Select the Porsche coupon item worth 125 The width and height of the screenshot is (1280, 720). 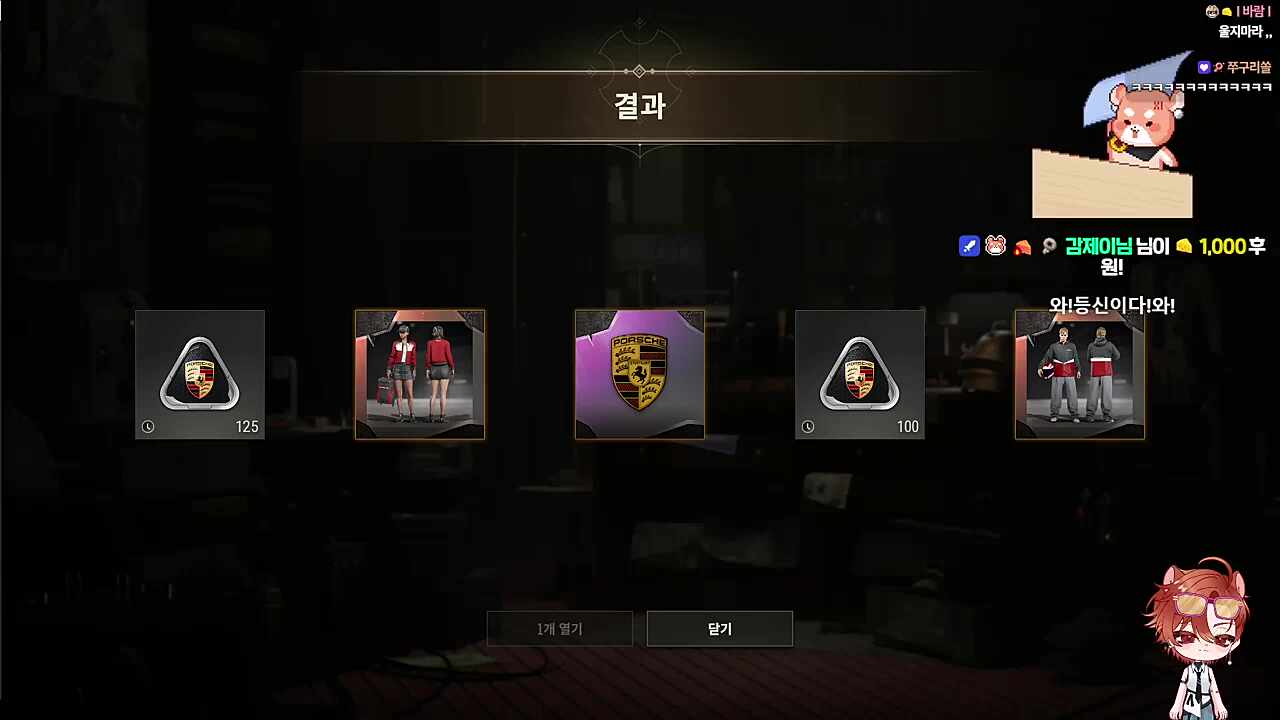[x=200, y=375]
